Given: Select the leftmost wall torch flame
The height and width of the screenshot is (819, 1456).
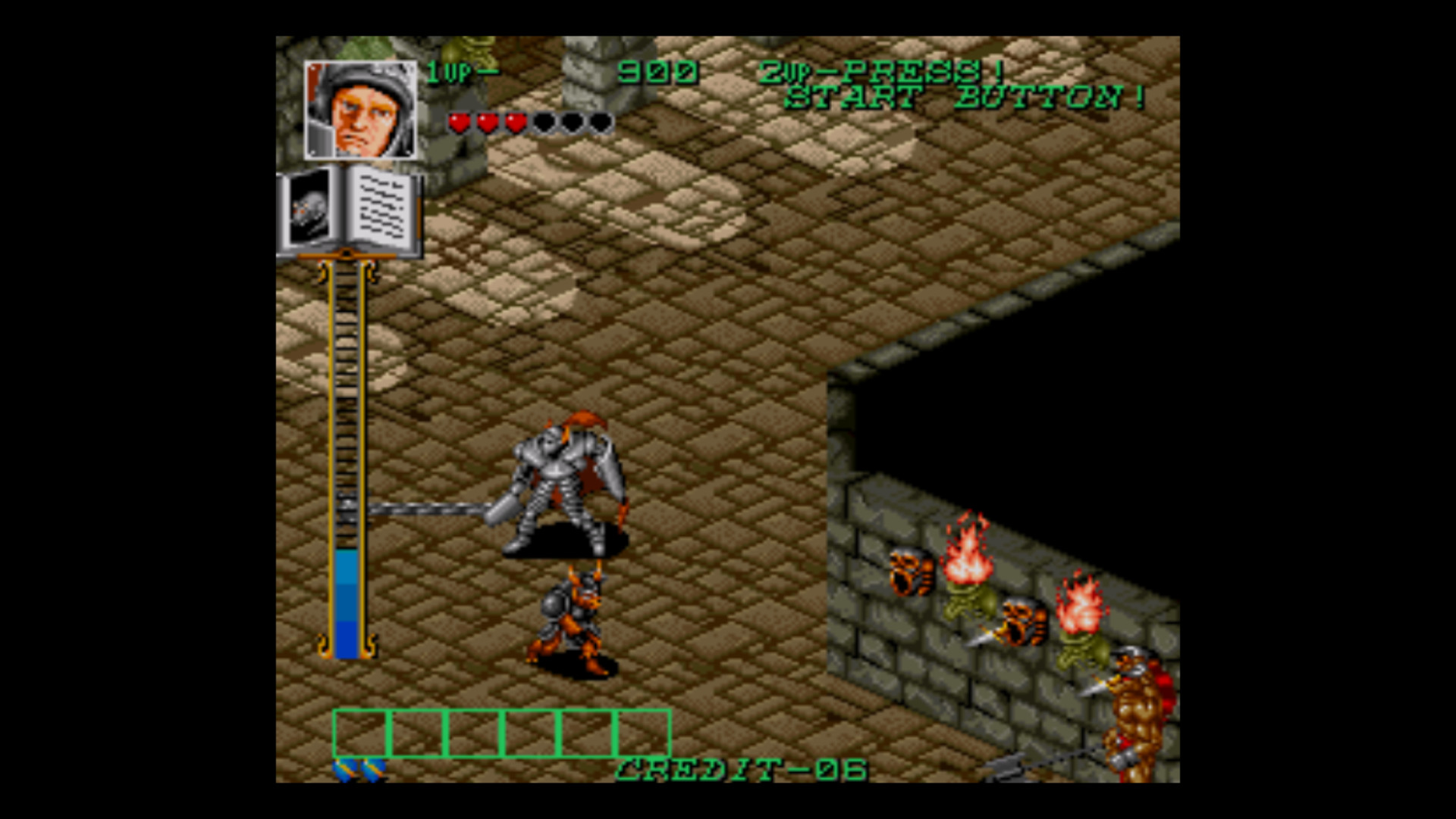Looking at the screenshot, I should pos(965,559).
